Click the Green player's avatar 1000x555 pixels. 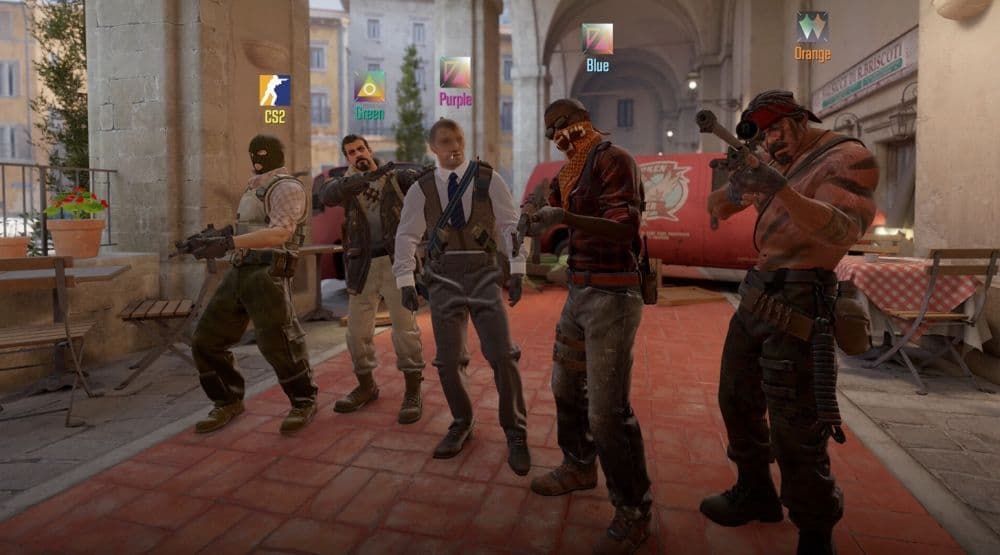[369, 87]
